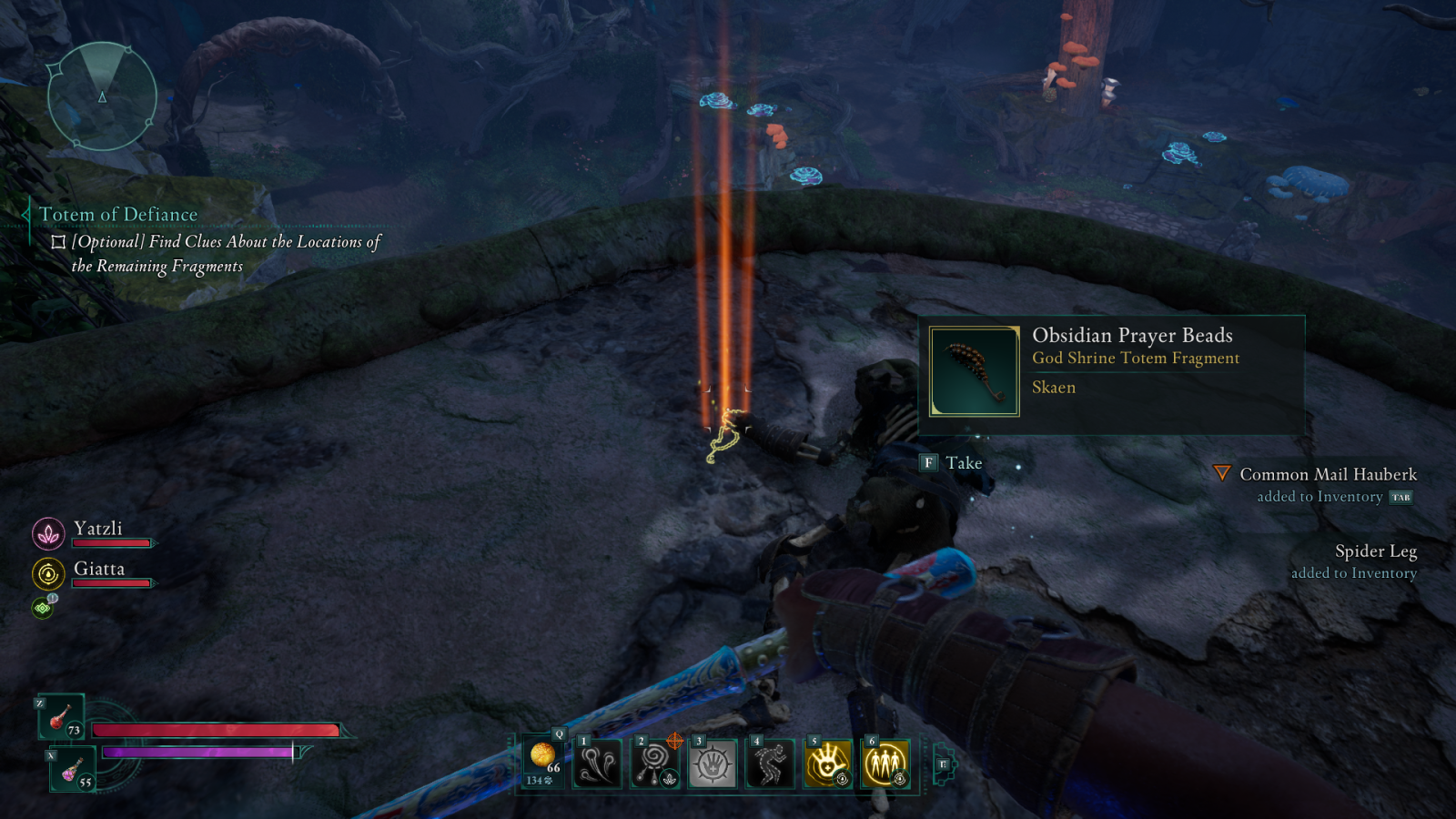This screenshot has height=819, width=1456.
Task: Select Yatzli's companion portrait icon
Action: pyautogui.click(x=48, y=533)
